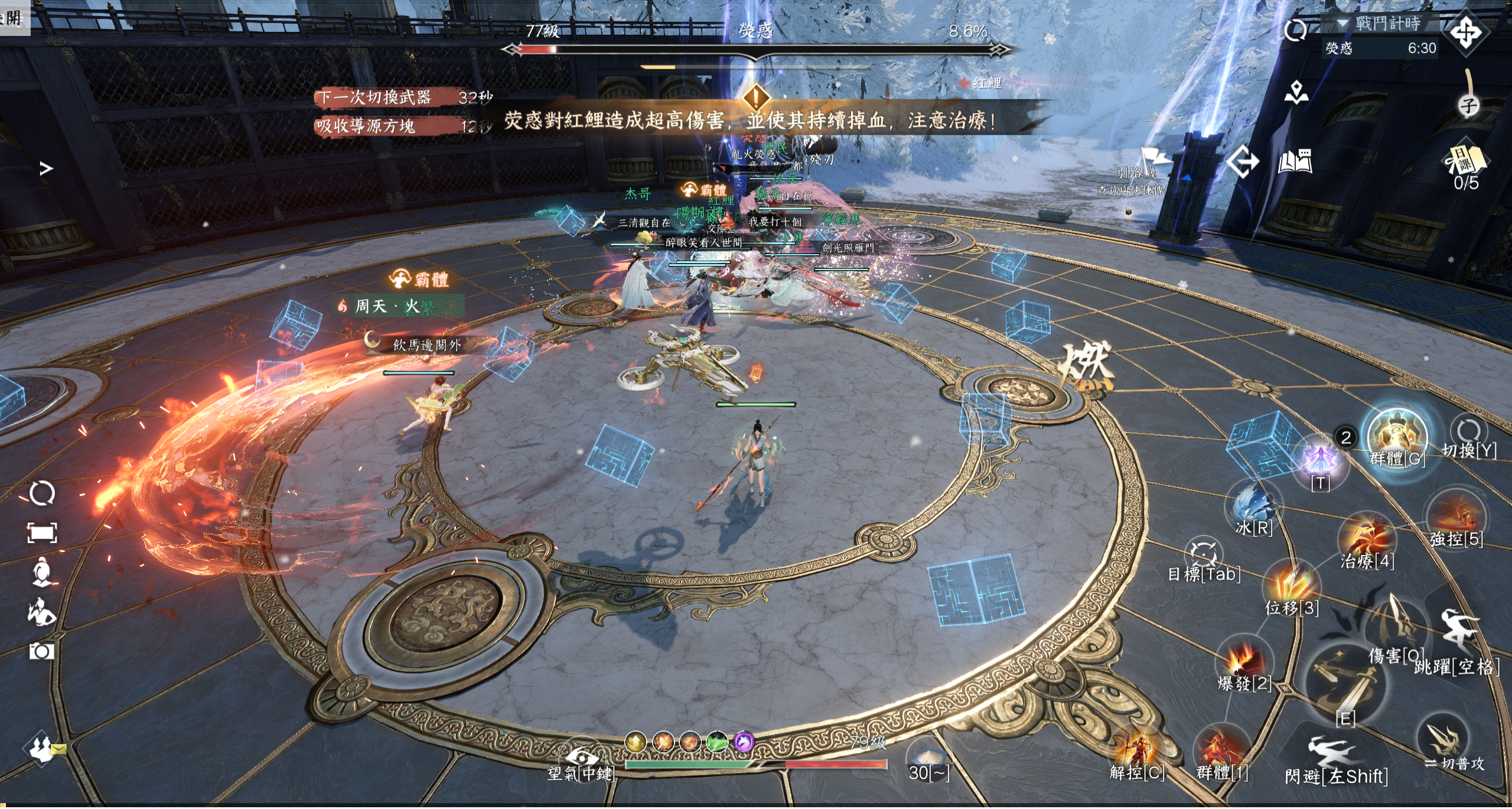Viewport: 1512px width, 809px height.
Task: Use the 位移[3] movement skill
Action: (x=1292, y=585)
